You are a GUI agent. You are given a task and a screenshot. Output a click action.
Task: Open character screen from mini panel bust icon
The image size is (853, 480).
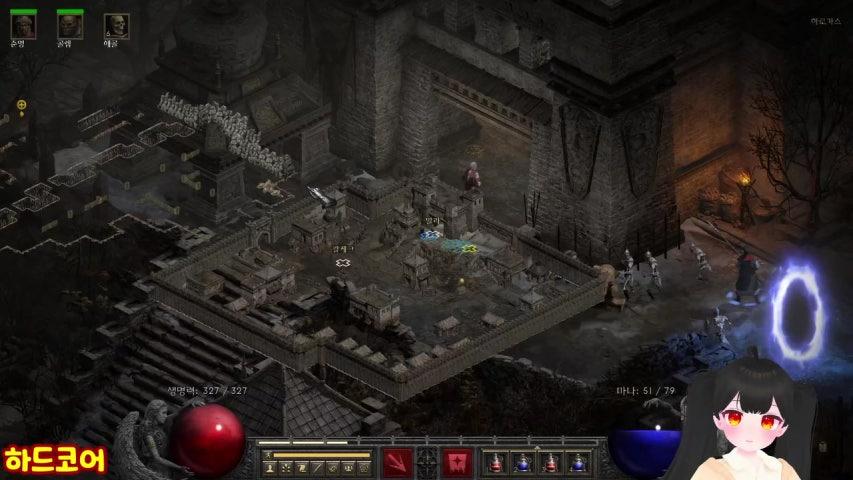pos(269,467)
